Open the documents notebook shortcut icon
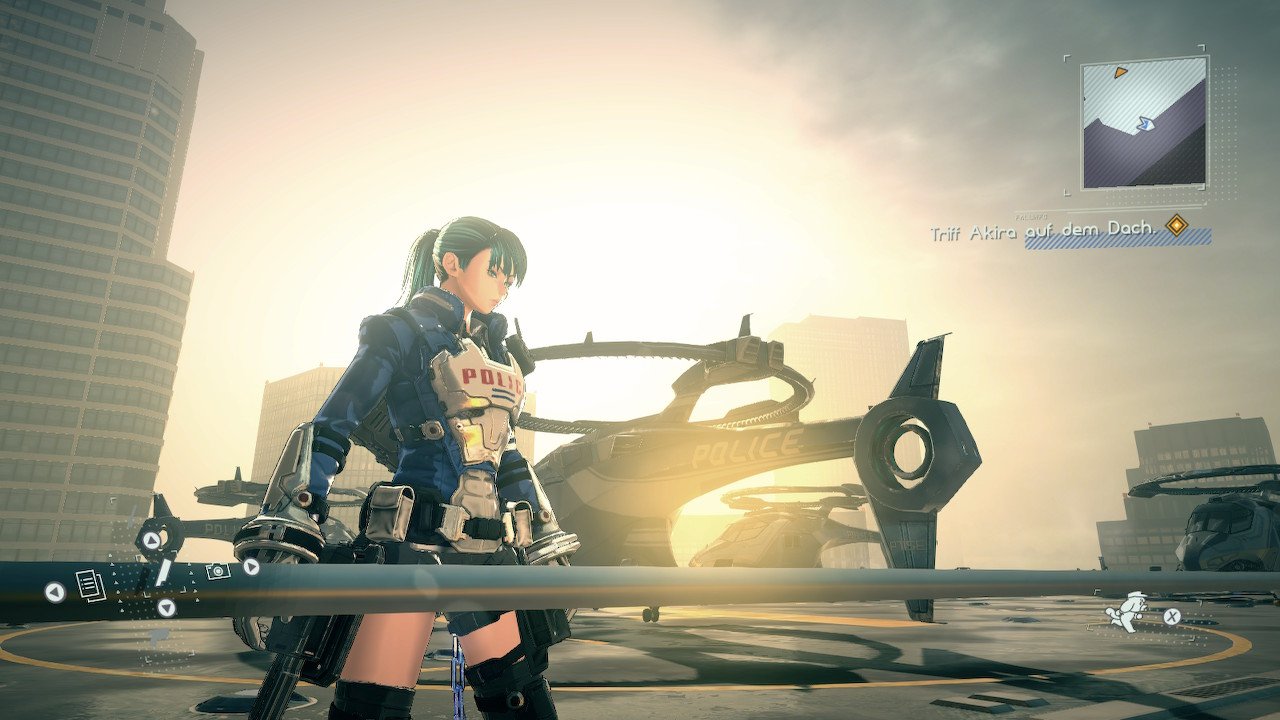The image size is (1280, 720). (x=91, y=585)
